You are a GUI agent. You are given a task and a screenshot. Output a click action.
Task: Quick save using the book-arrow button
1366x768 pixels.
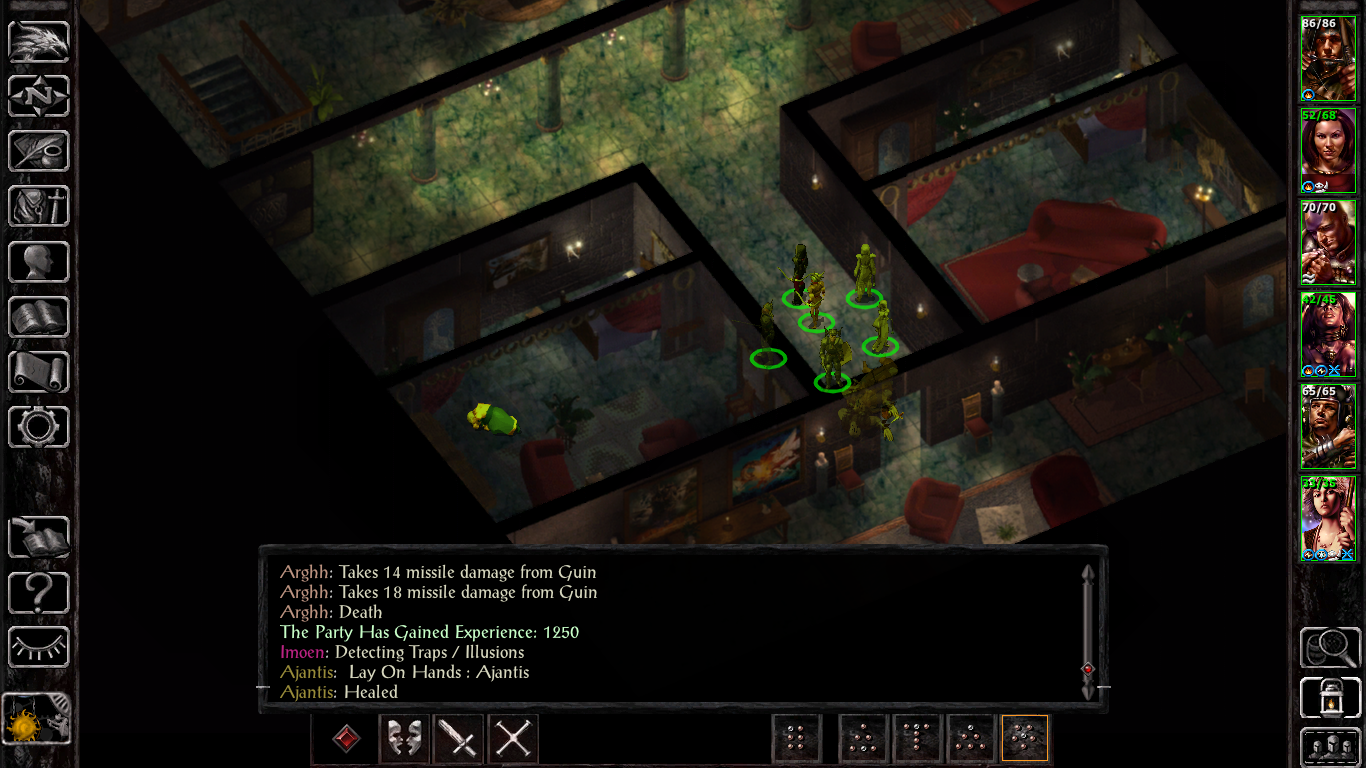click(x=39, y=538)
